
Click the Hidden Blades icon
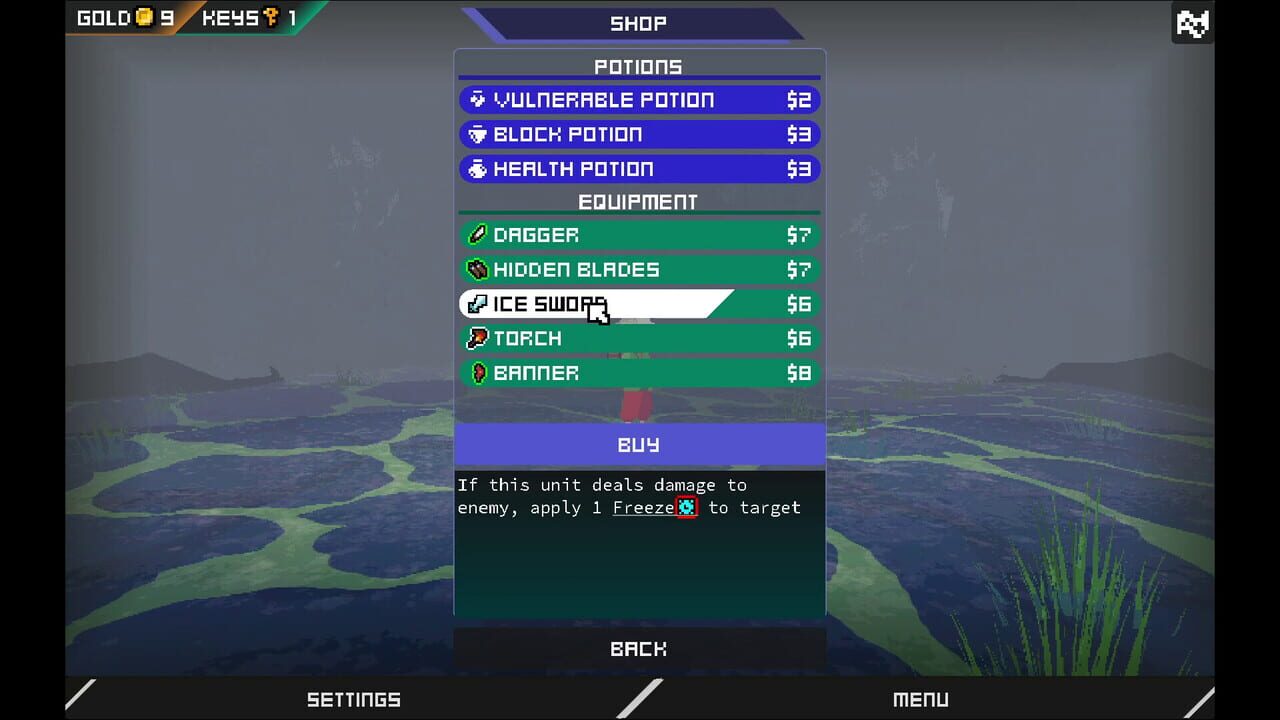click(x=476, y=269)
